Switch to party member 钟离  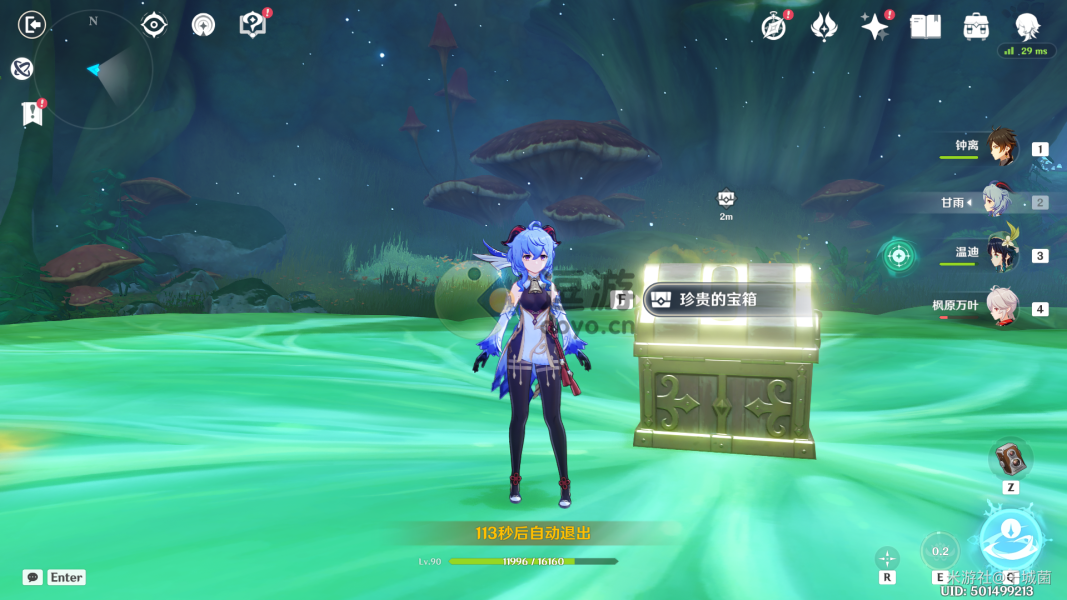coord(1000,149)
